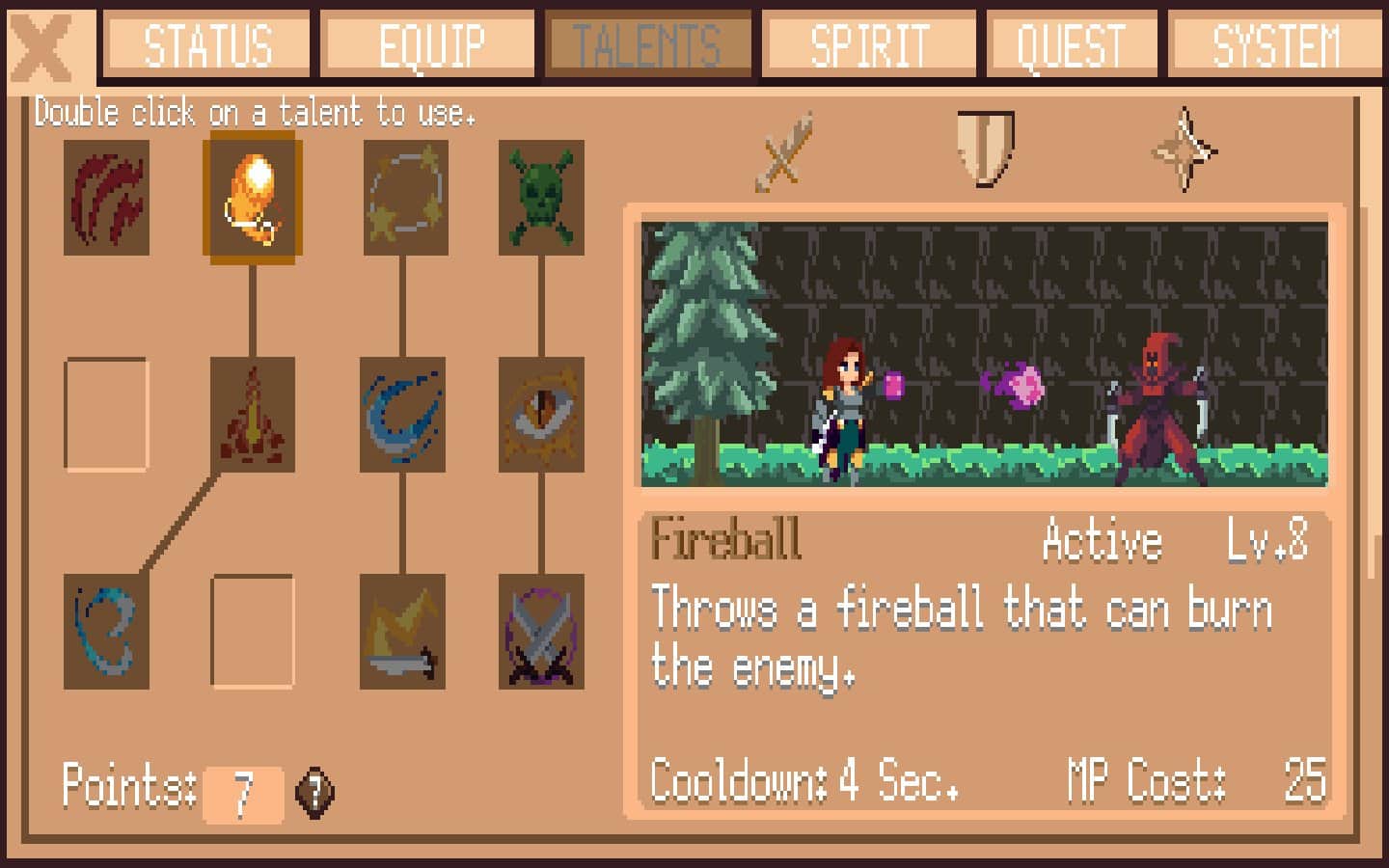Viewport: 1389px width, 868px height.
Task: Close the menu with the X button
Action: [43, 46]
